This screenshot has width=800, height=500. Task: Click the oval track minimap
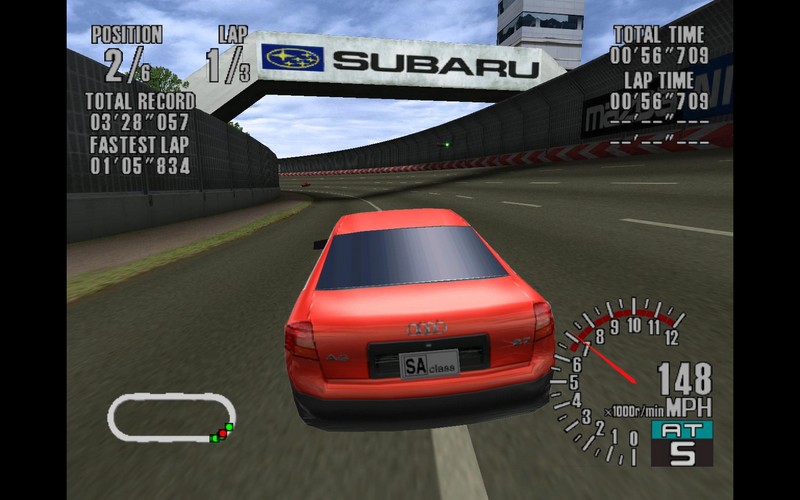171,417
